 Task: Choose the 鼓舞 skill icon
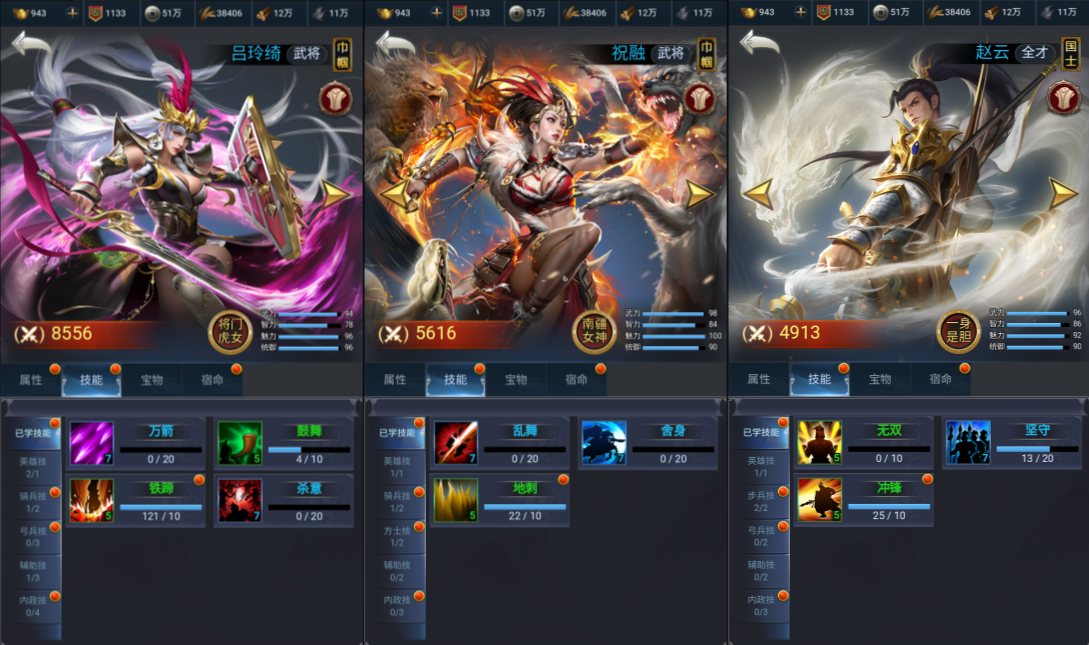(240, 443)
